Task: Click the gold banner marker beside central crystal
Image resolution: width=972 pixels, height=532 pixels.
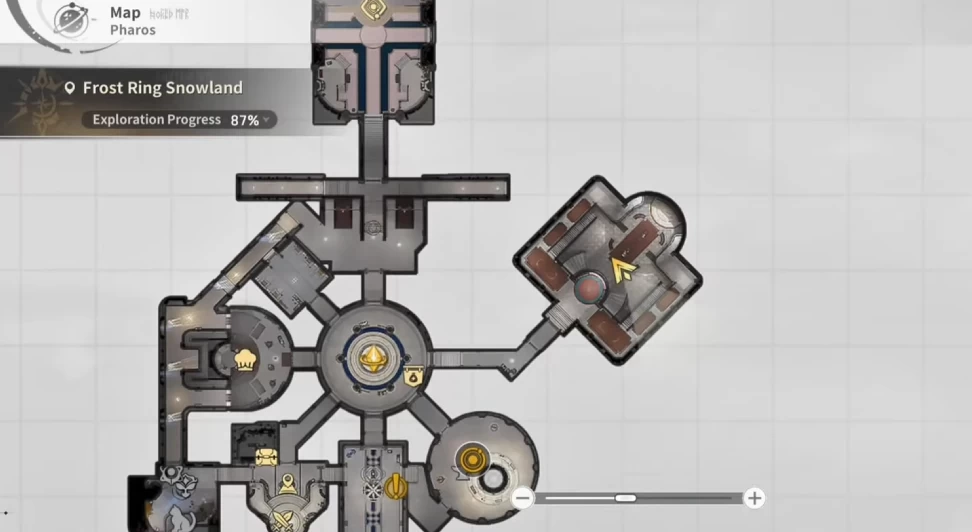Action: 413,377
